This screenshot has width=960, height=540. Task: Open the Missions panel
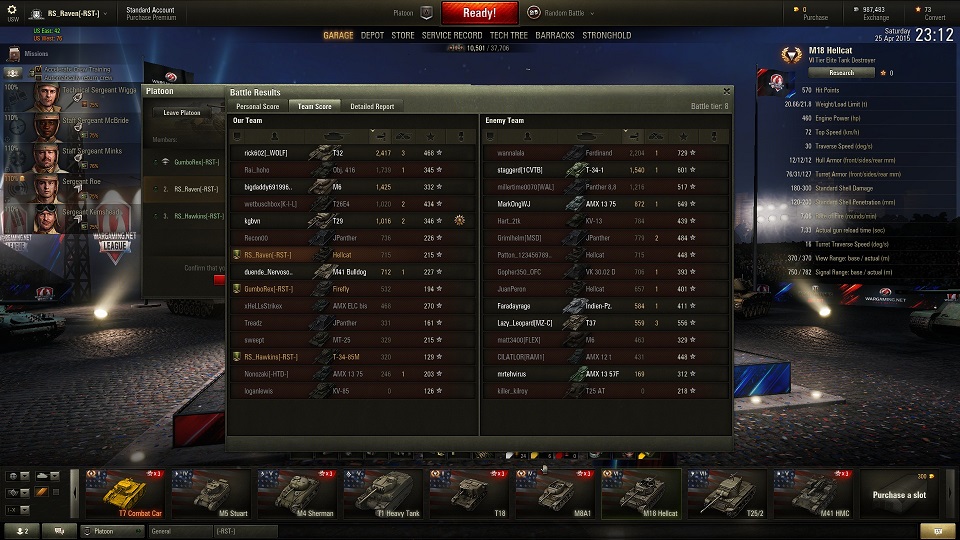click(x=36, y=53)
